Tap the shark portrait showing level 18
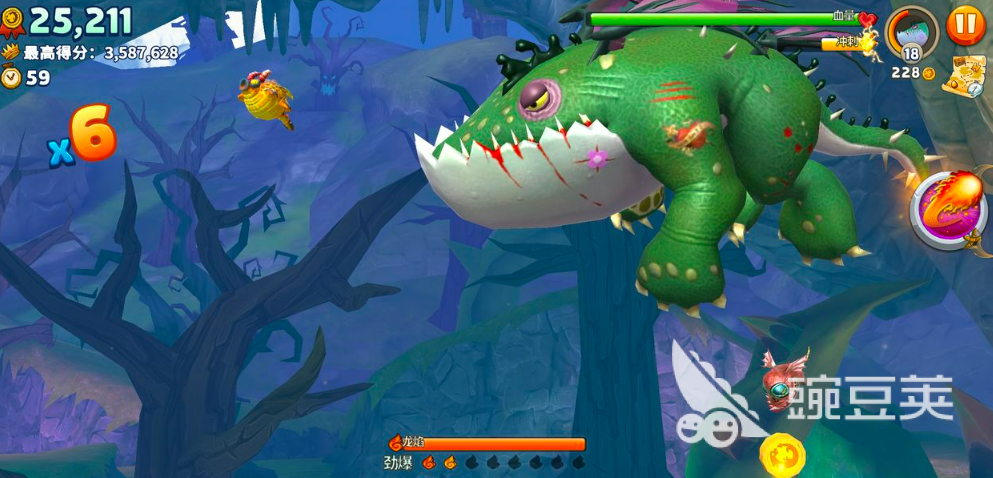The image size is (993, 478). (911, 32)
